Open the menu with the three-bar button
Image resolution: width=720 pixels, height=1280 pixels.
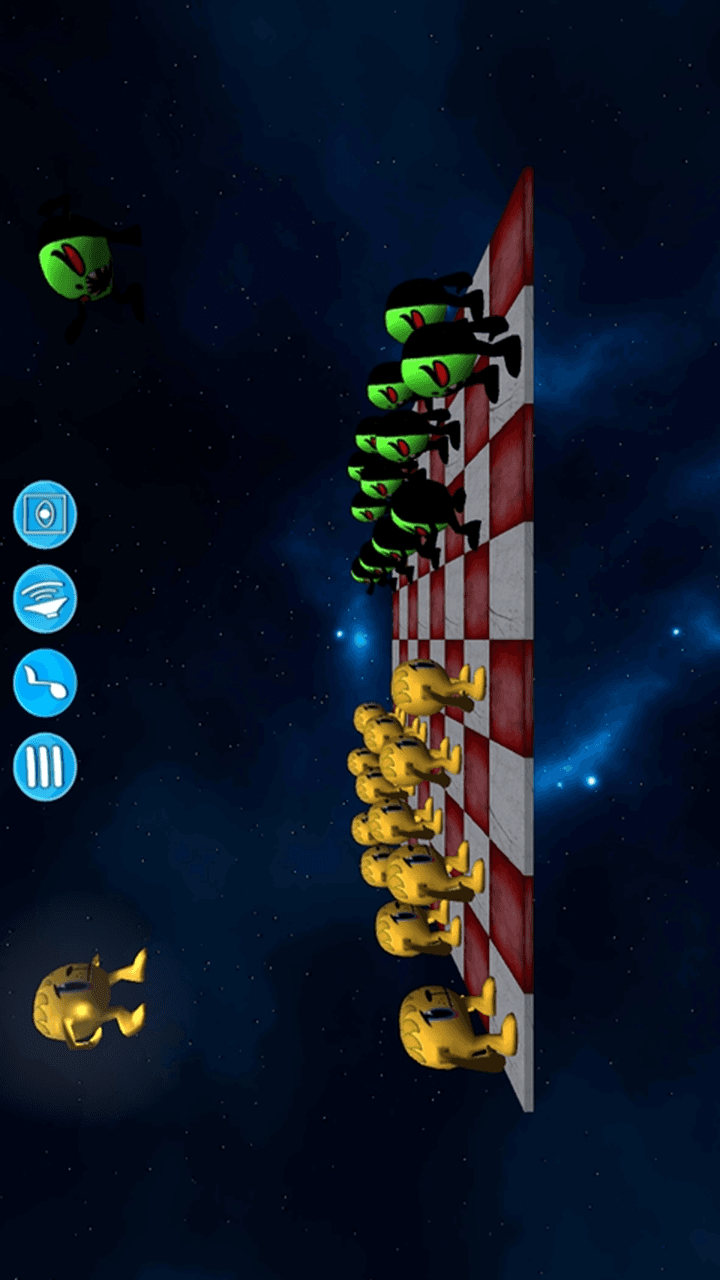[45, 767]
